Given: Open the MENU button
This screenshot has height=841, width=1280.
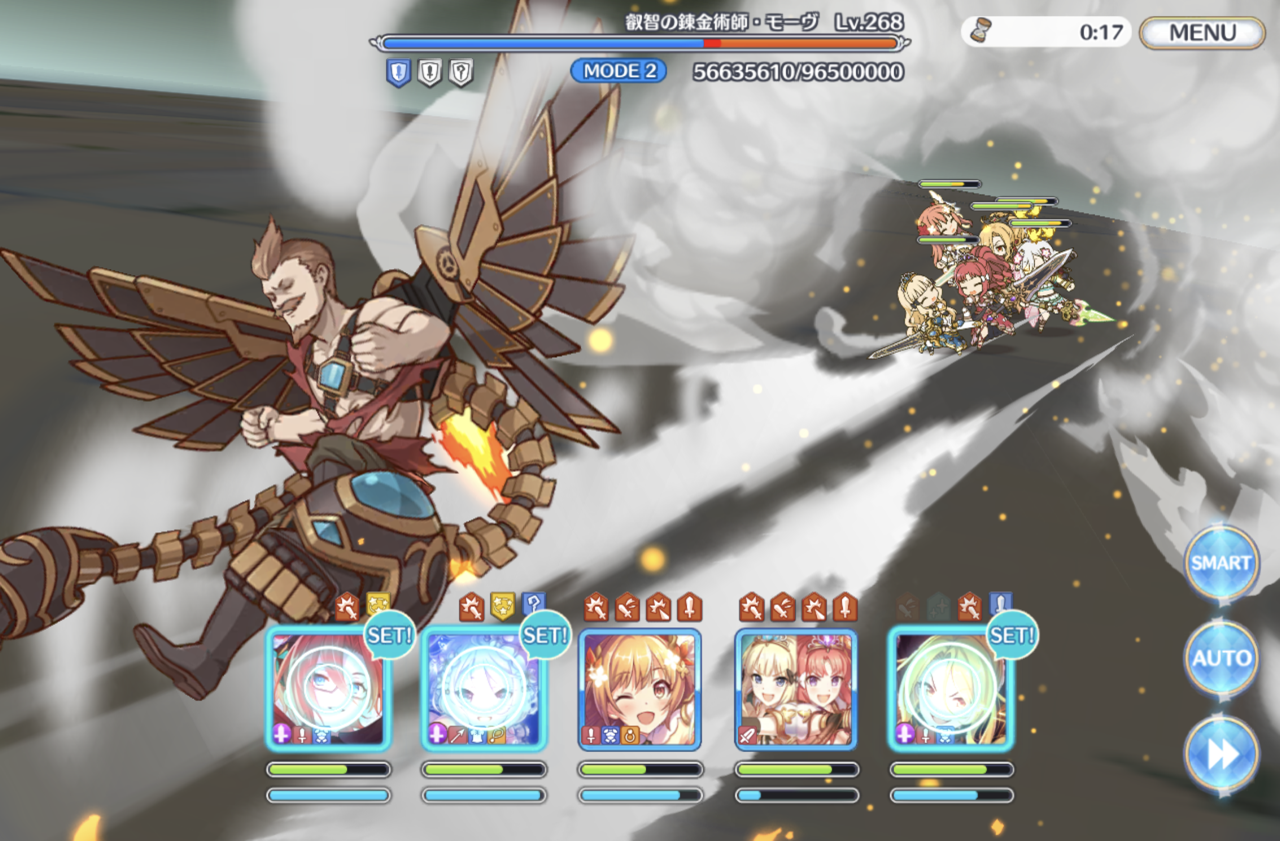Looking at the screenshot, I should point(1202,32).
